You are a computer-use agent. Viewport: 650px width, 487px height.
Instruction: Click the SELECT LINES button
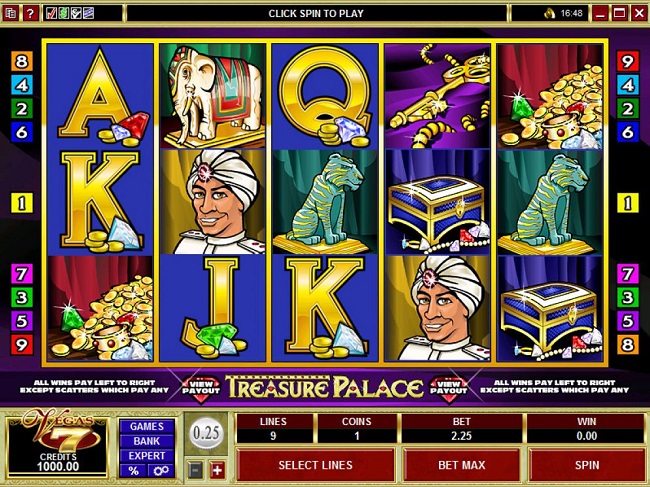point(315,465)
